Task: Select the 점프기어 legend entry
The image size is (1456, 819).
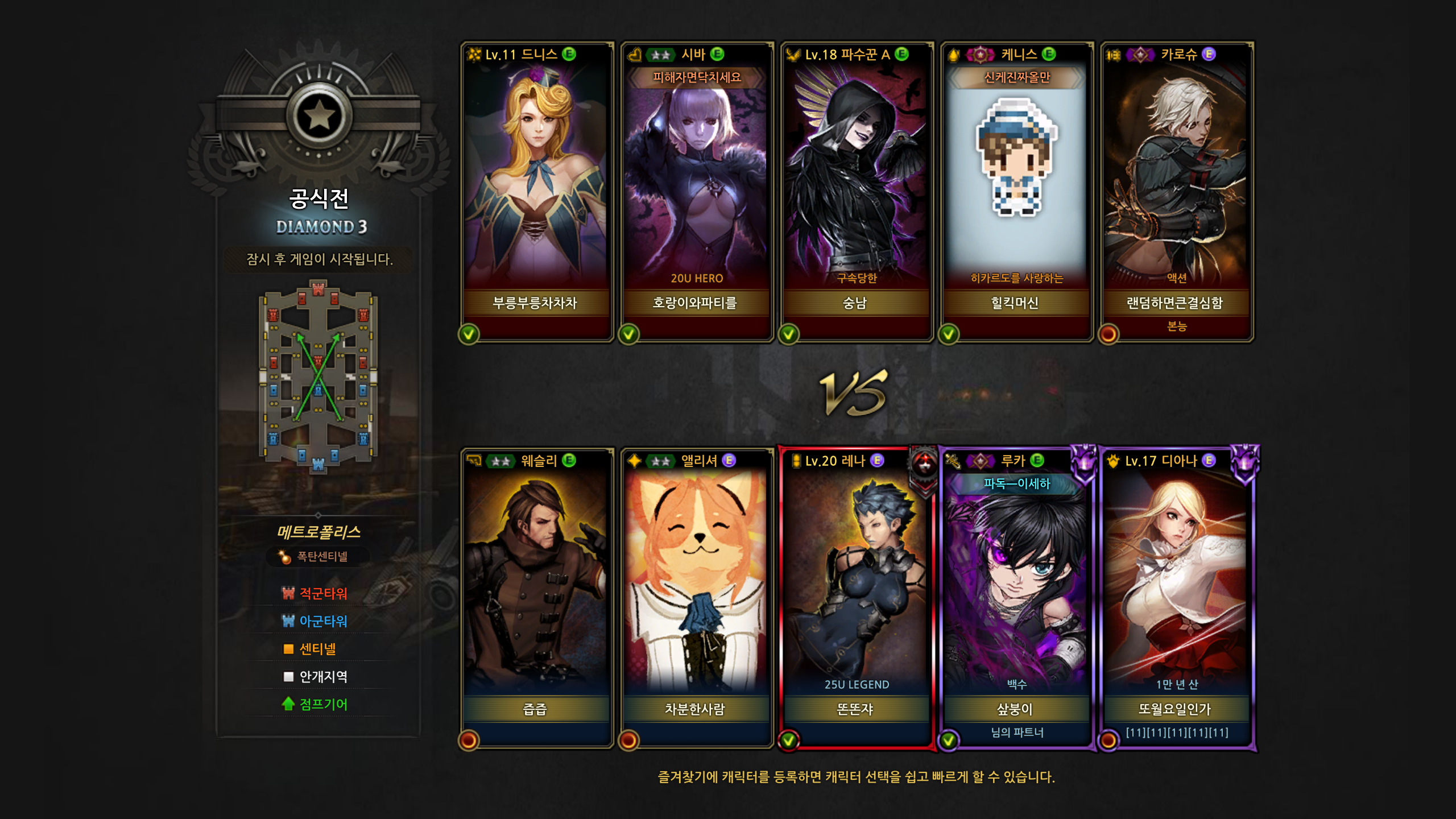Action: click(x=315, y=705)
